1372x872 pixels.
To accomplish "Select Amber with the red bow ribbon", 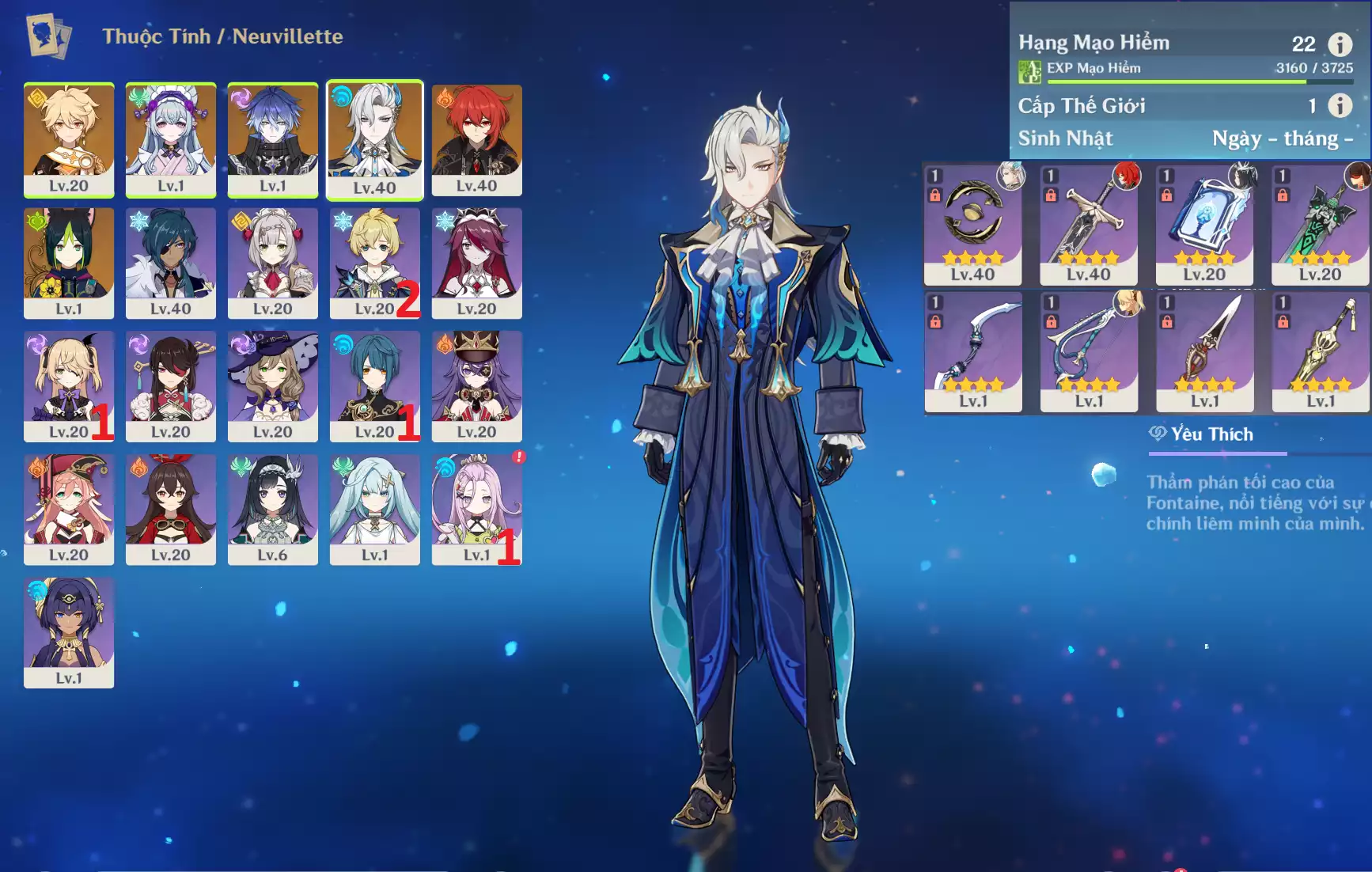I will [171, 509].
